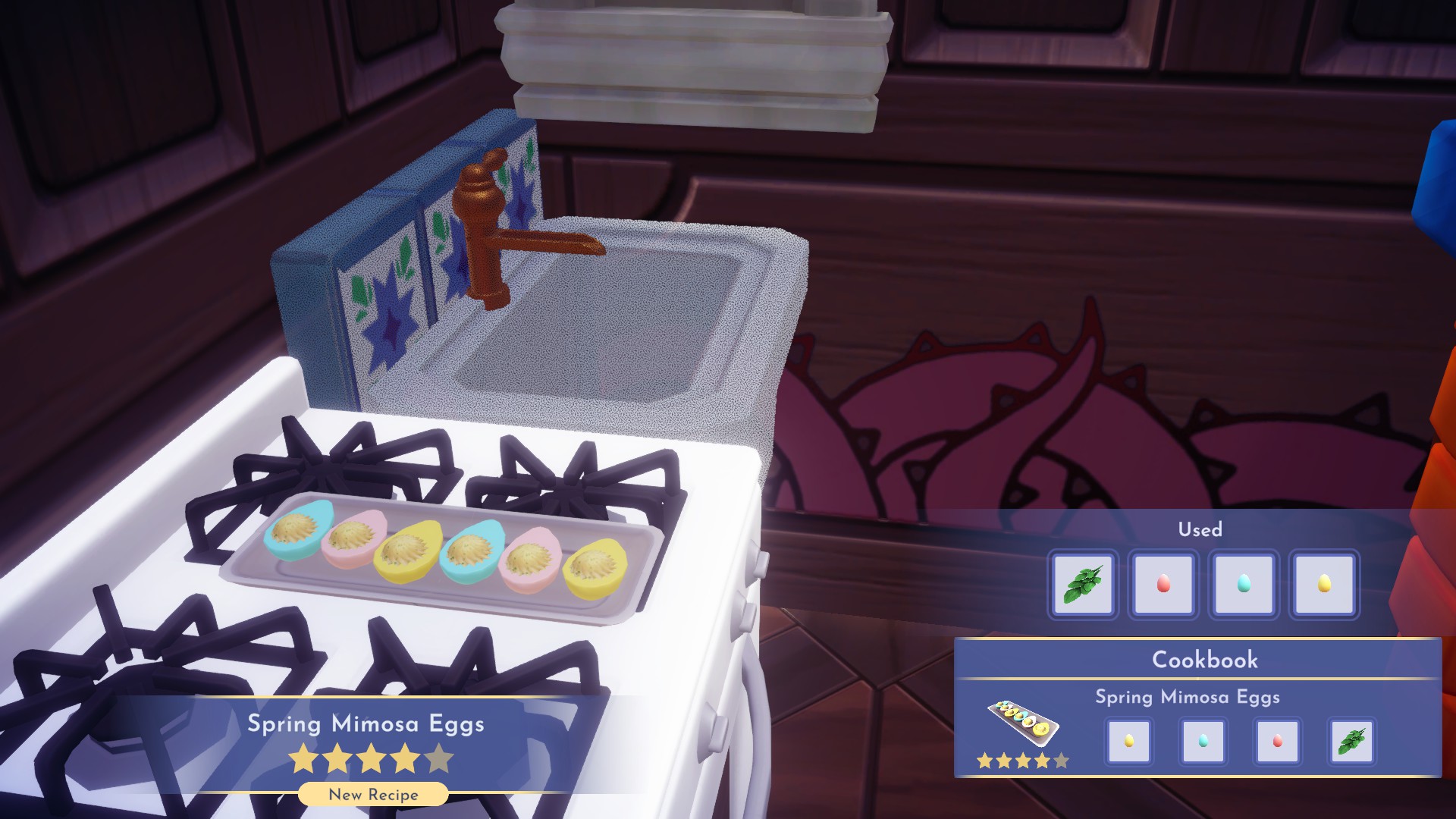
Task: Select the yellow egg ingredient in Cookbook recipe
Action: (x=1128, y=741)
